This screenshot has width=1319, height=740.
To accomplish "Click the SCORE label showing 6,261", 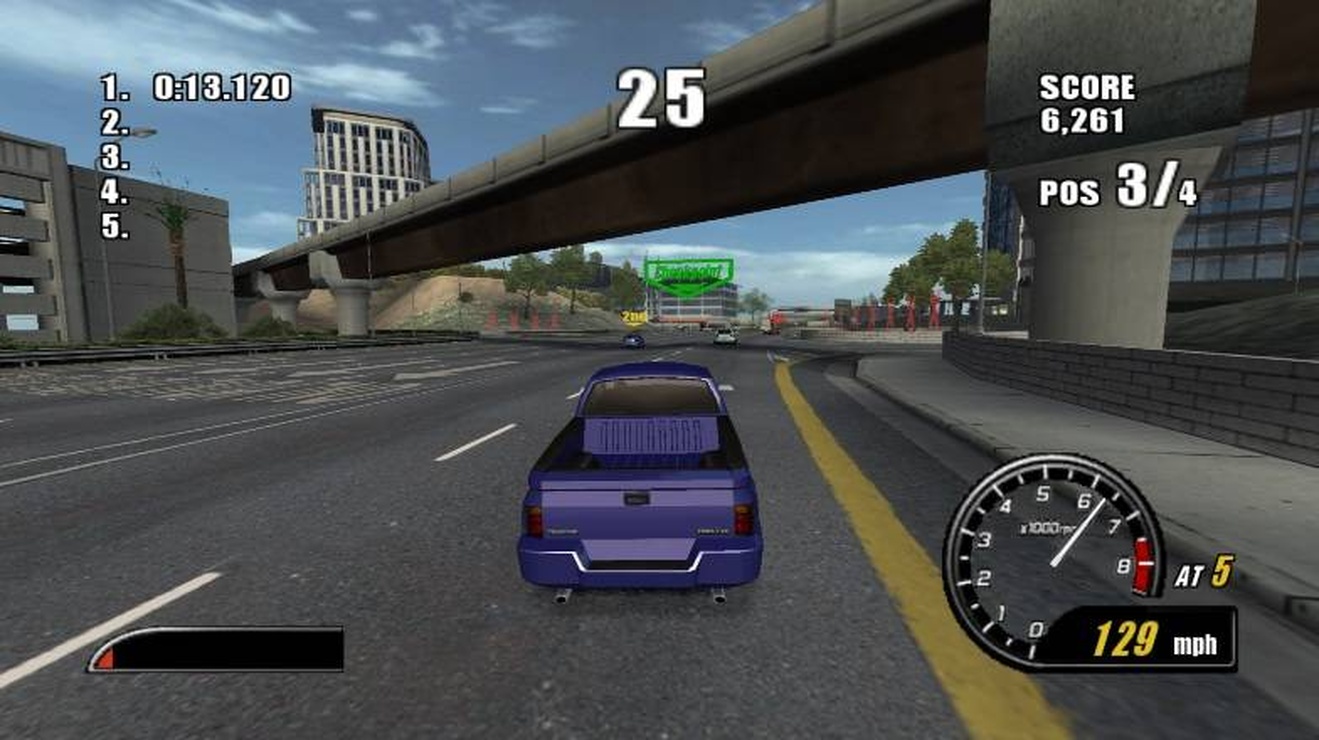I will click(x=1087, y=89).
